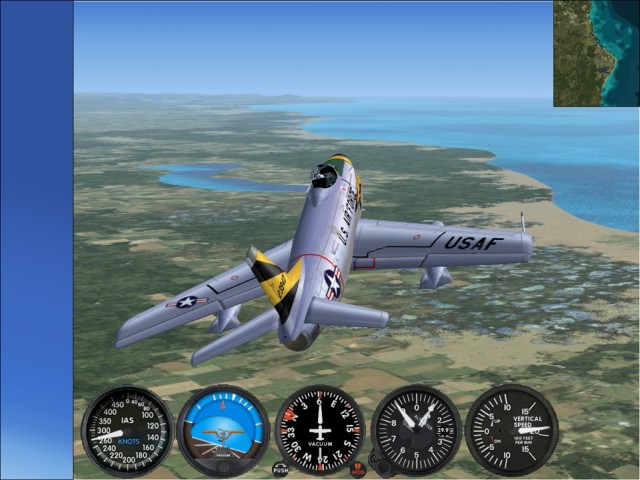Select the attitude indicator gauge
The height and width of the screenshot is (480, 640).
223,431
